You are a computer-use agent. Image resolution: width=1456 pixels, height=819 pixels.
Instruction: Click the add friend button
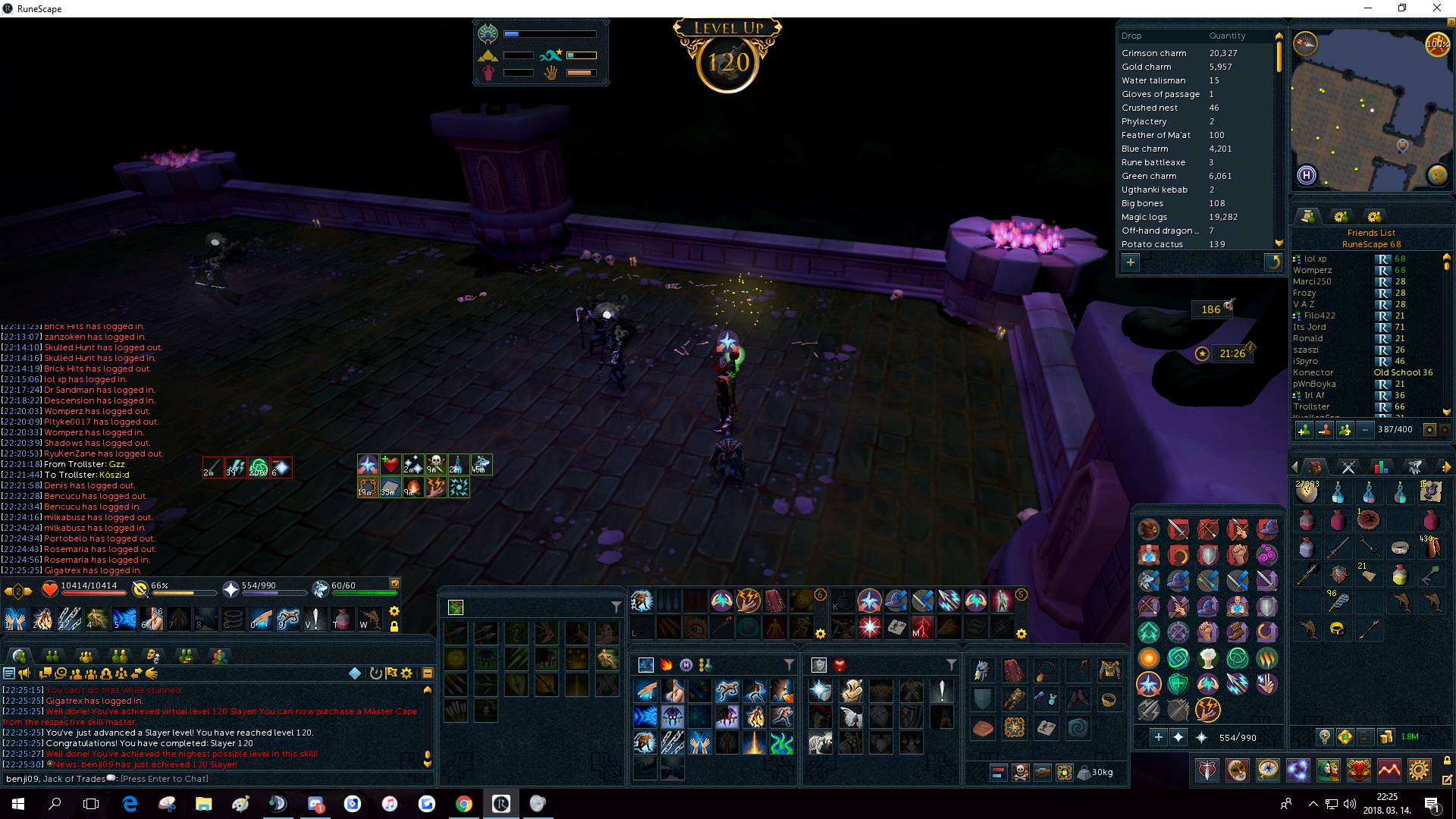(x=1304, y=430)
